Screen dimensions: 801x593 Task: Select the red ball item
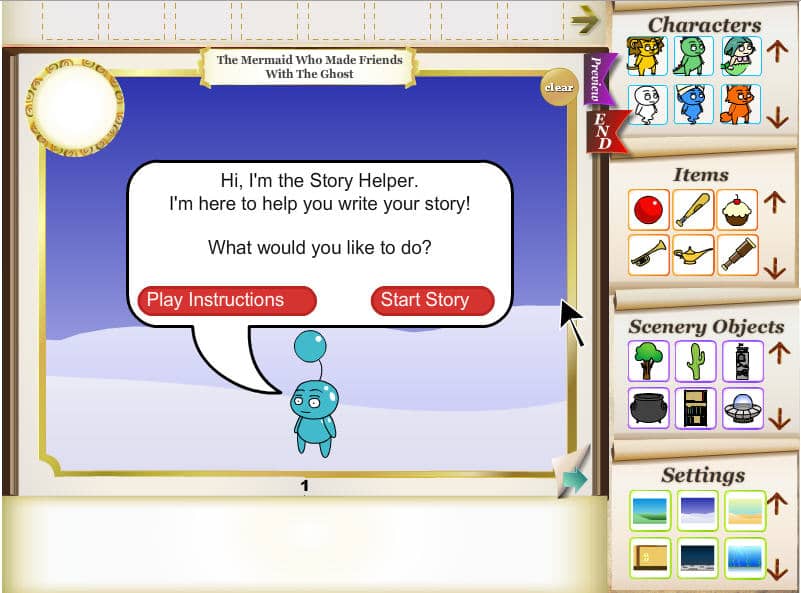(647, 209)
